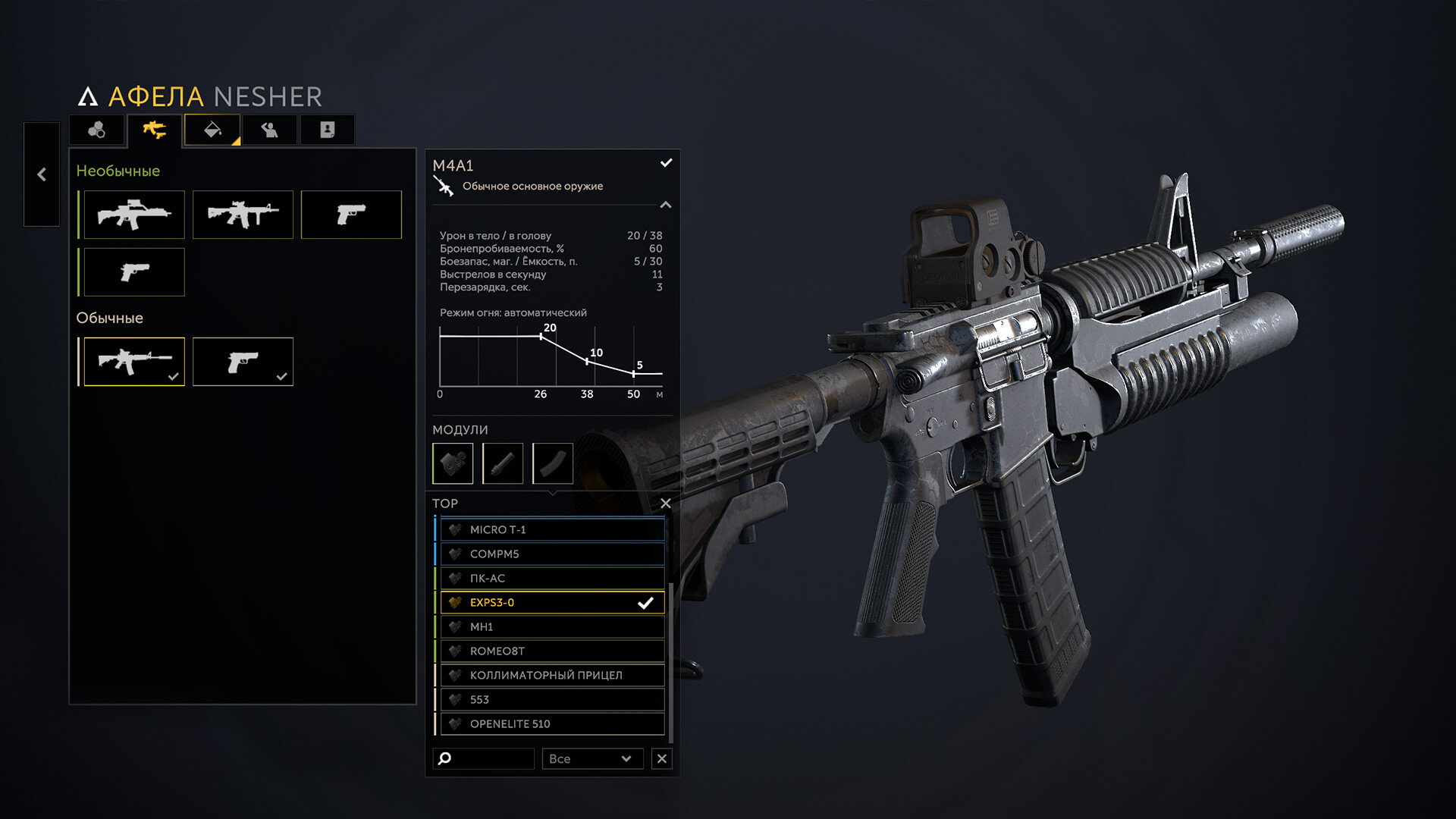Collapse the M4A1 stats panel
The height and width of the screenshot is (819, 1456).
point(666,205)
